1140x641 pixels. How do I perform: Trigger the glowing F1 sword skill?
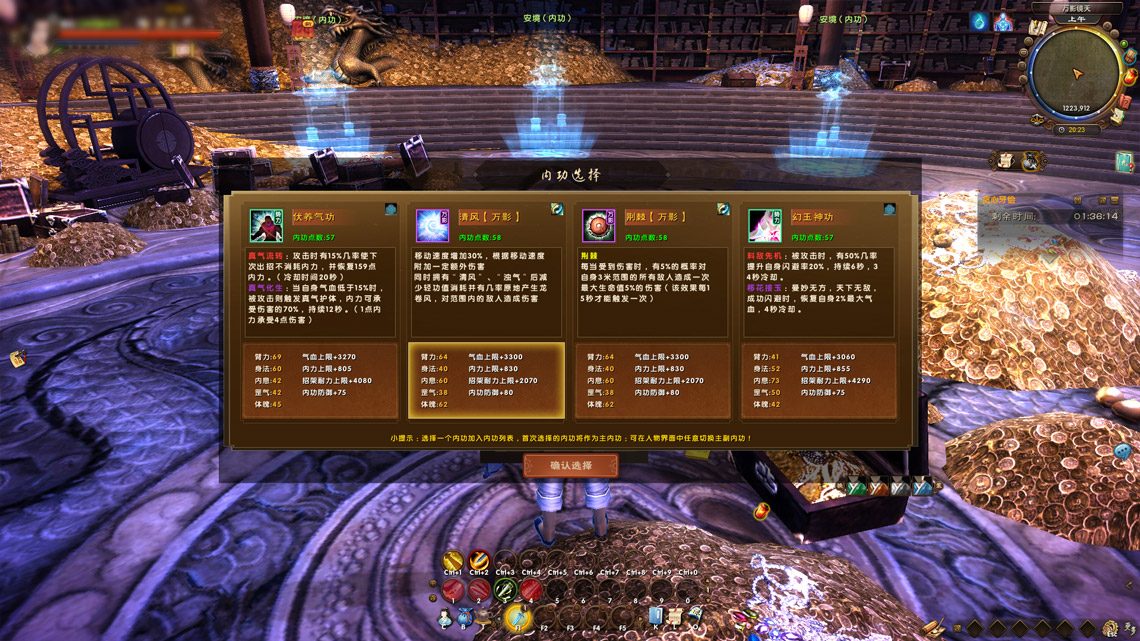click(x=518, y=617)
